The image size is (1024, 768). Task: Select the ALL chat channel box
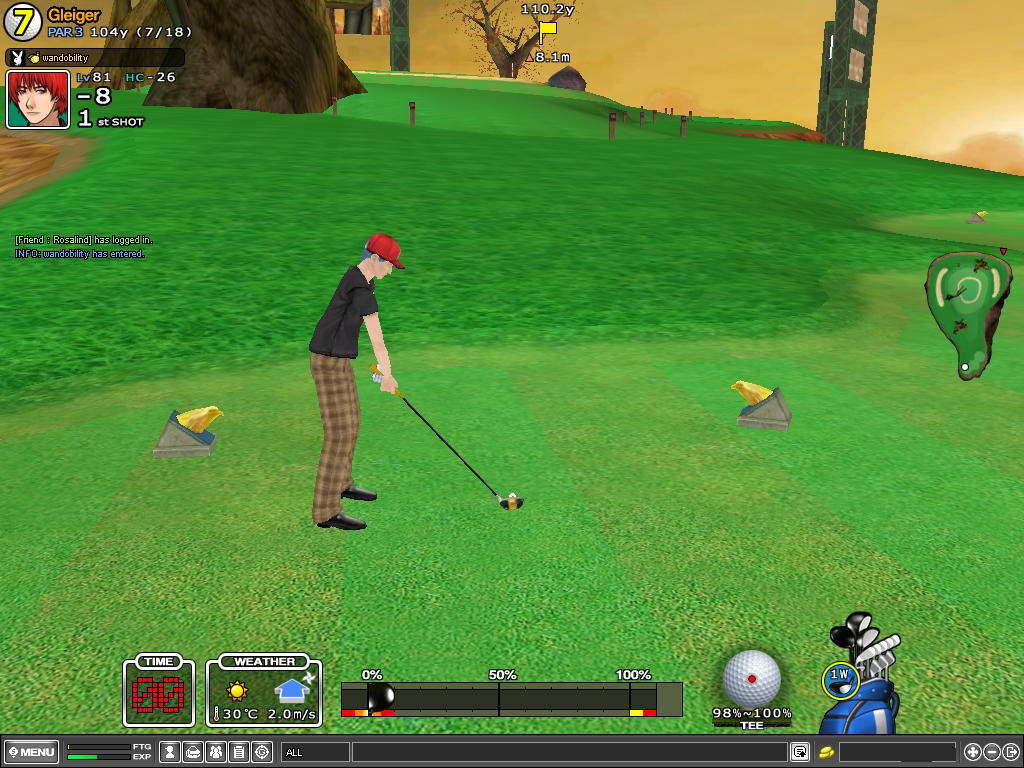[x=316, y=752]
